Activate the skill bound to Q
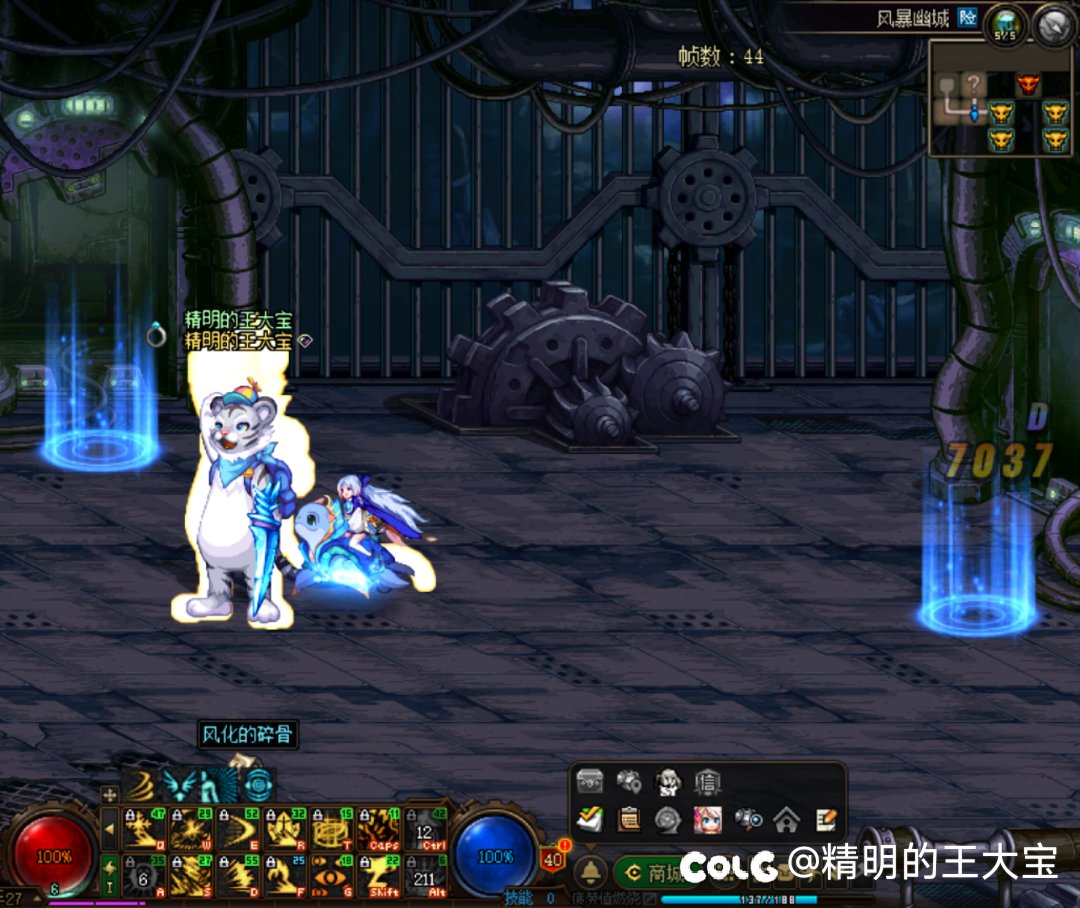Viewport: 1080px width, 908px height. 144,829
